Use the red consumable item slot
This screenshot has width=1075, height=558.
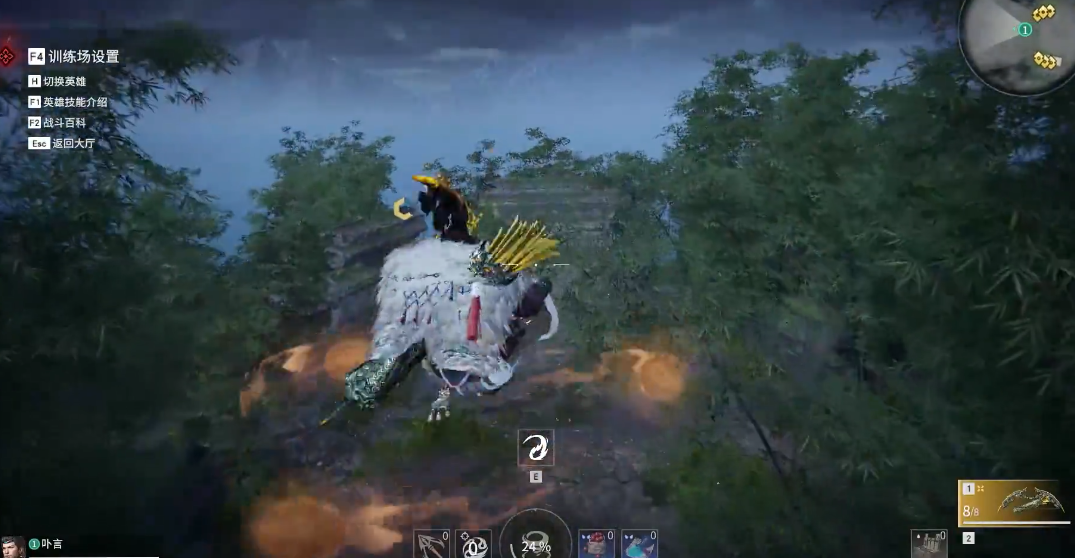pyautogui.click(x=596, y=544)
